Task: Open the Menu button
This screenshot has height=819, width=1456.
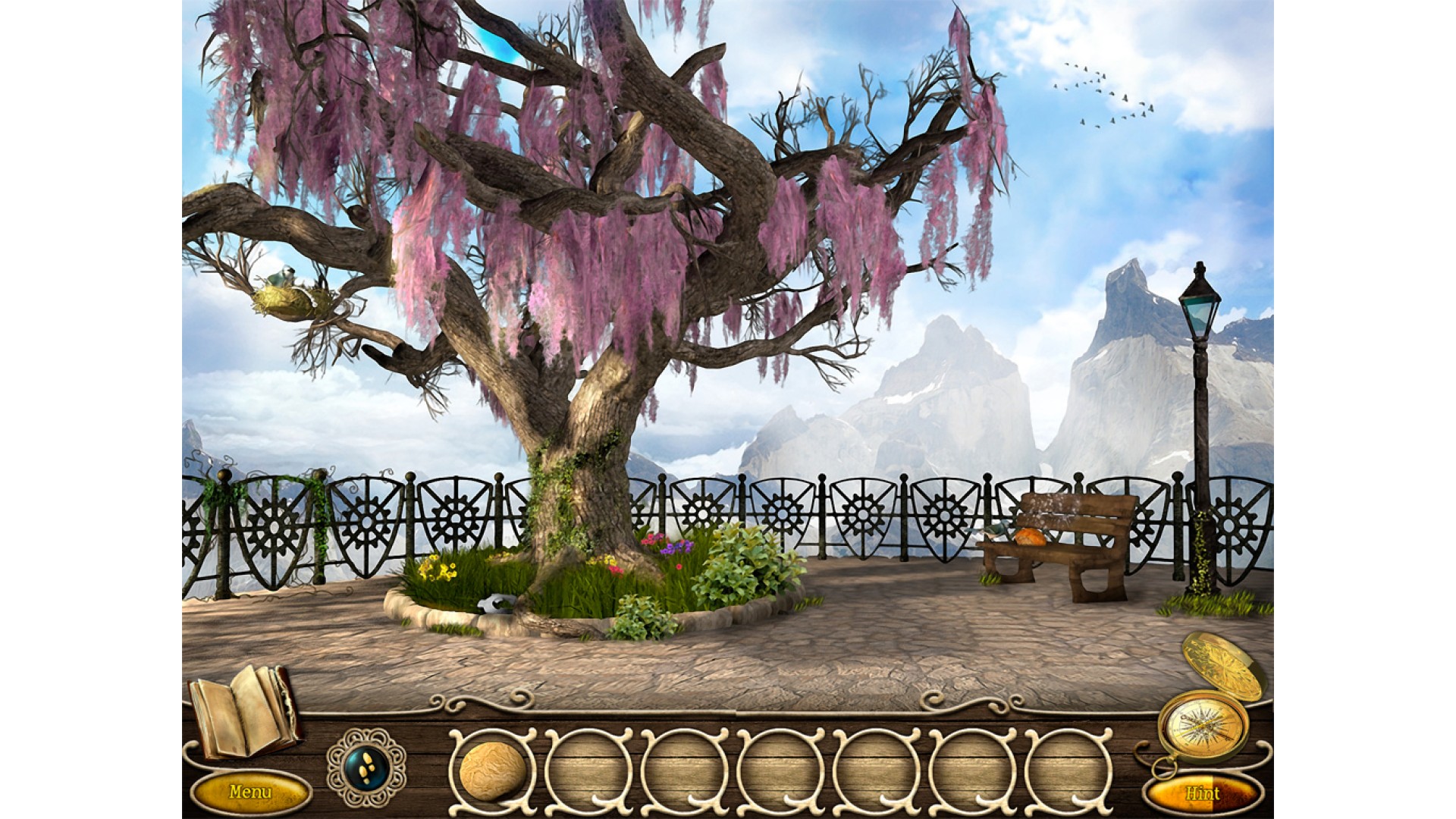Action: 250,792
